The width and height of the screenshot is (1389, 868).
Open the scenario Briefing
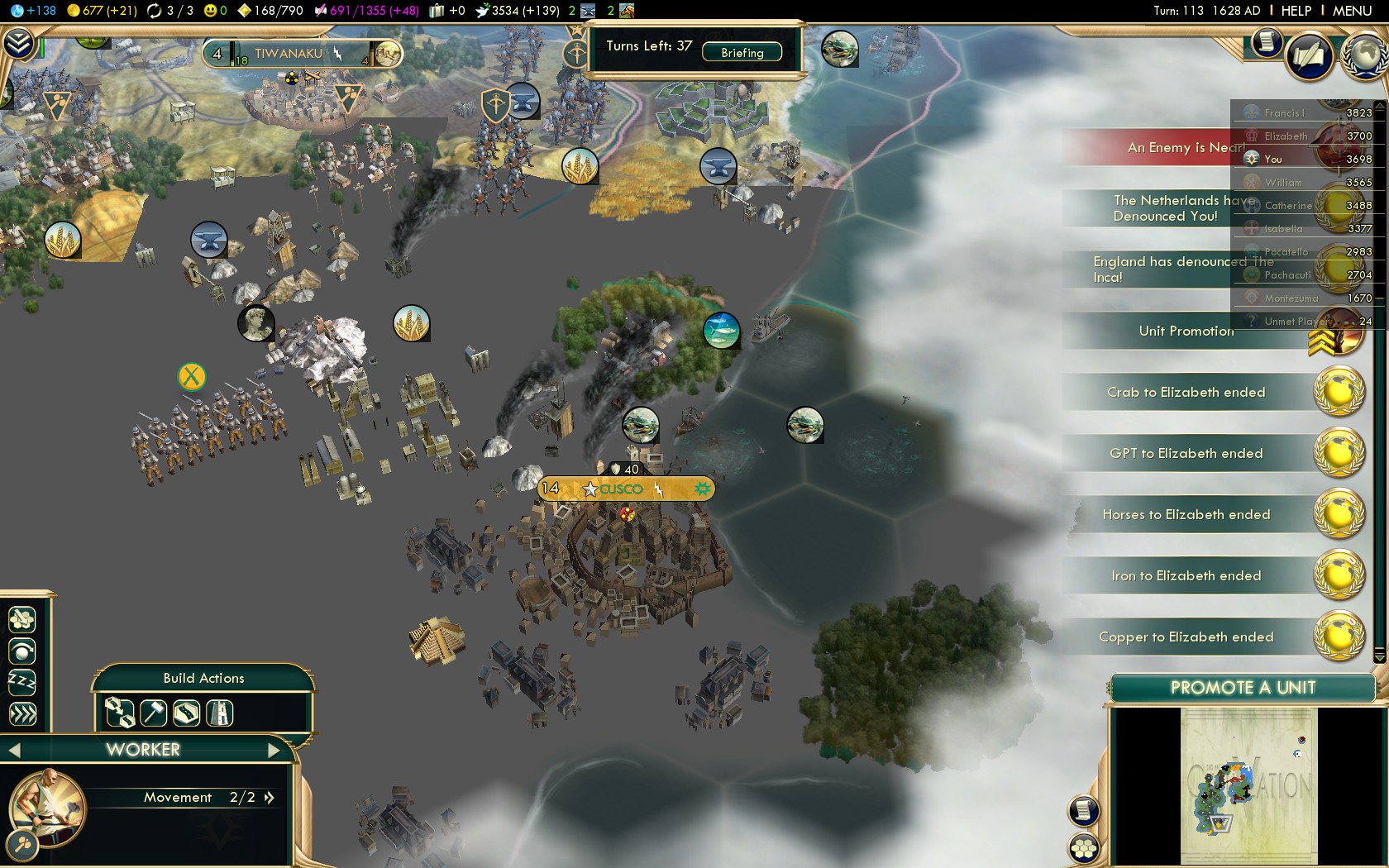tap(742, 53)
